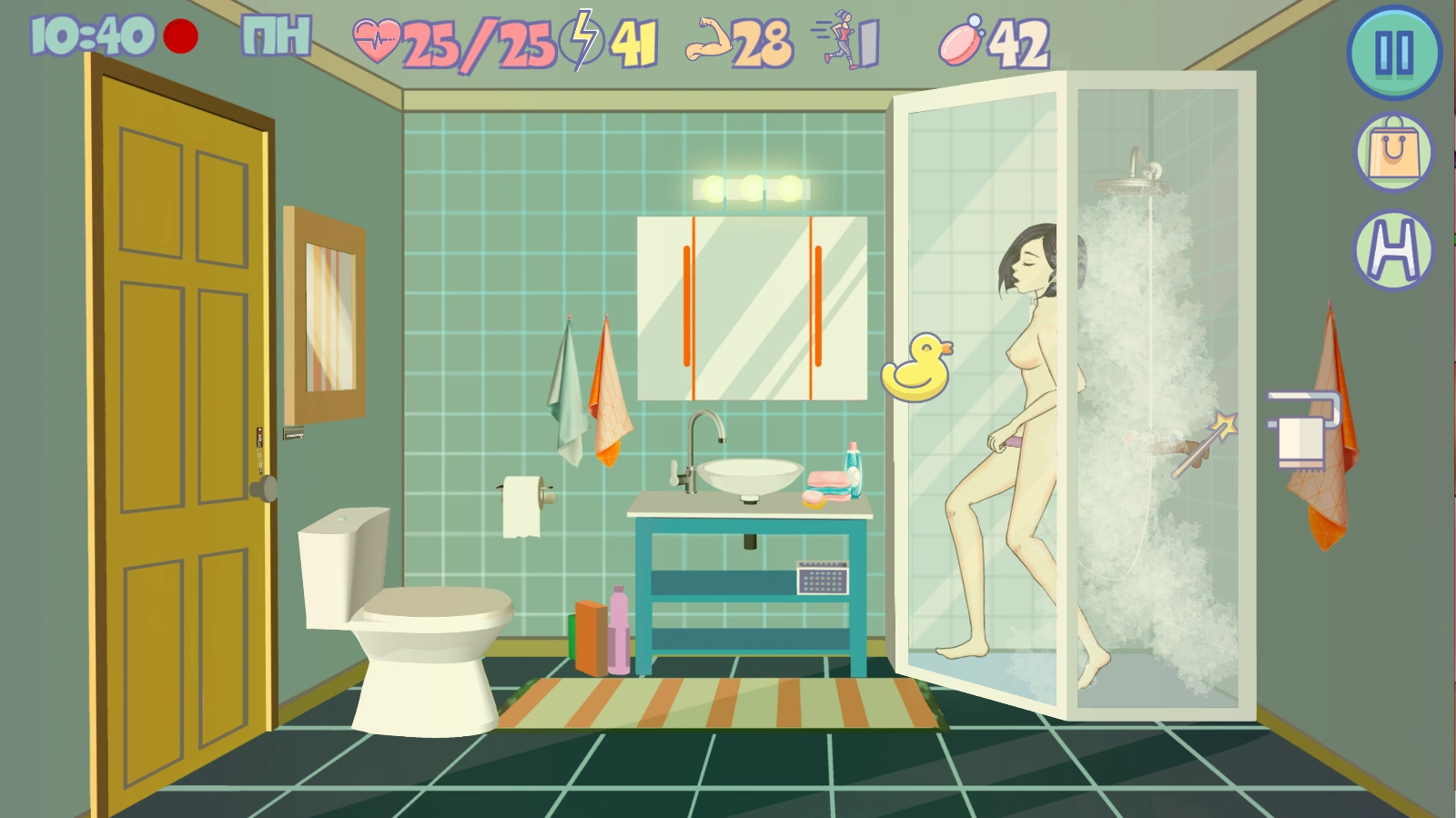Activate the magic wand icon
This screenshot has width=1456, height=818.
[1204, 445]
